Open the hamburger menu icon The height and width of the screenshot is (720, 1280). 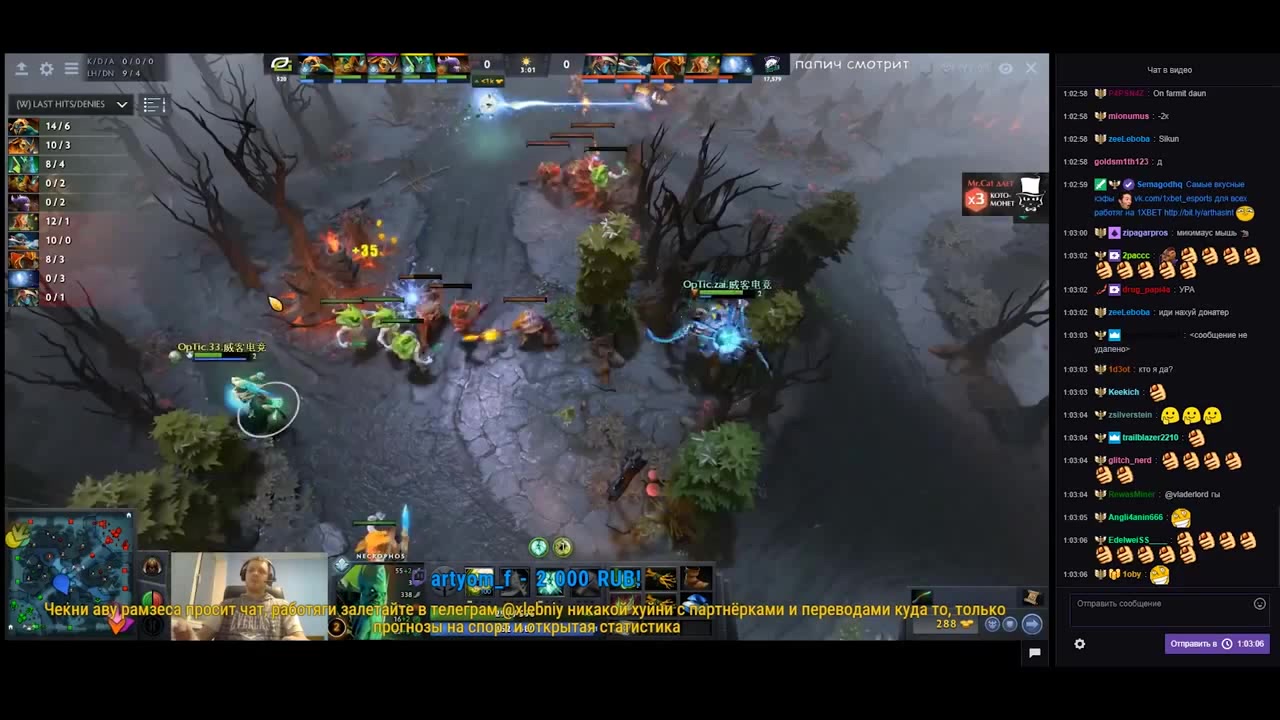click(71, 69)
